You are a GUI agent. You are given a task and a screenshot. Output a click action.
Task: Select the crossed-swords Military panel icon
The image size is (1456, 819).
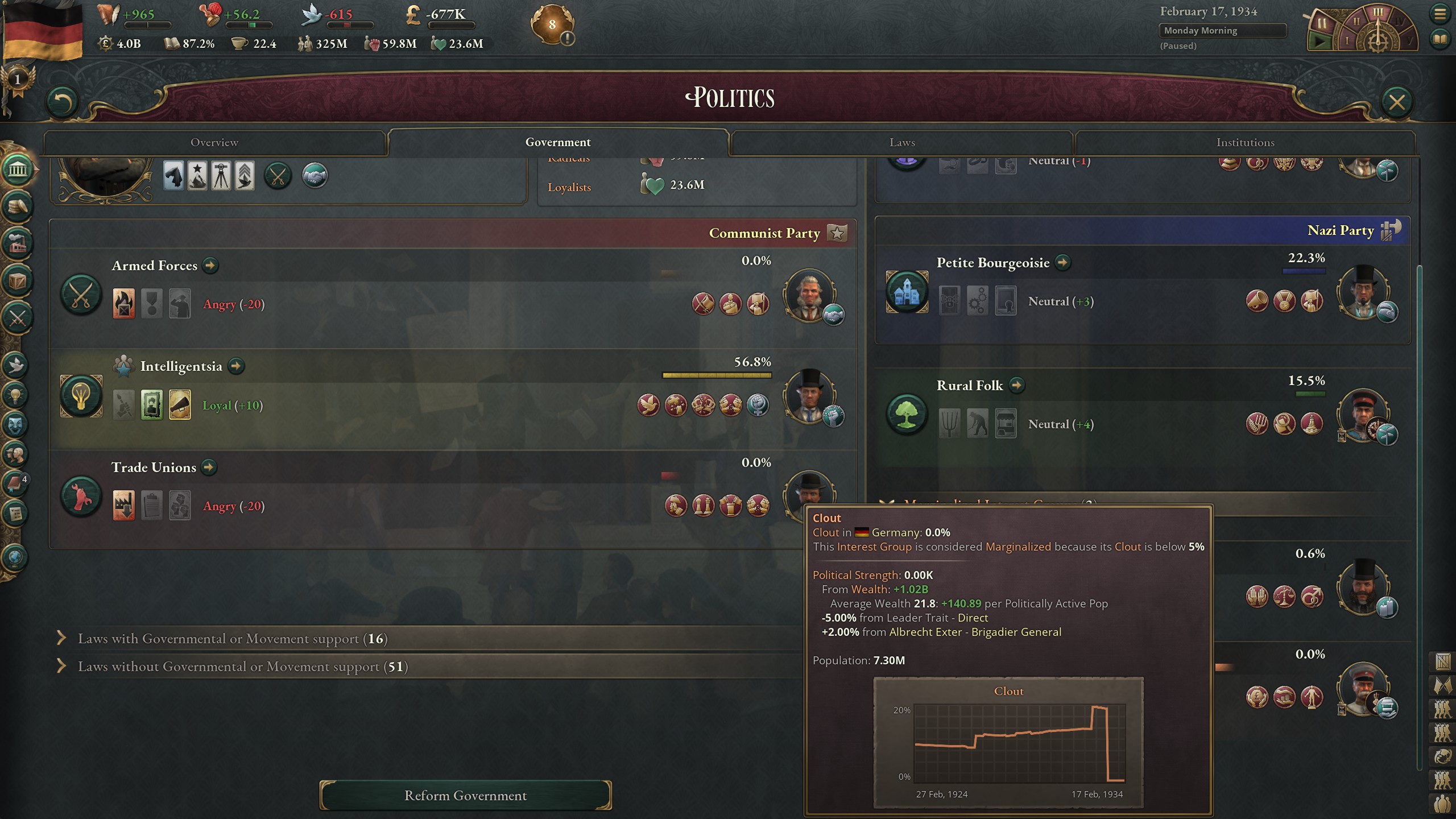pos(17,313)
